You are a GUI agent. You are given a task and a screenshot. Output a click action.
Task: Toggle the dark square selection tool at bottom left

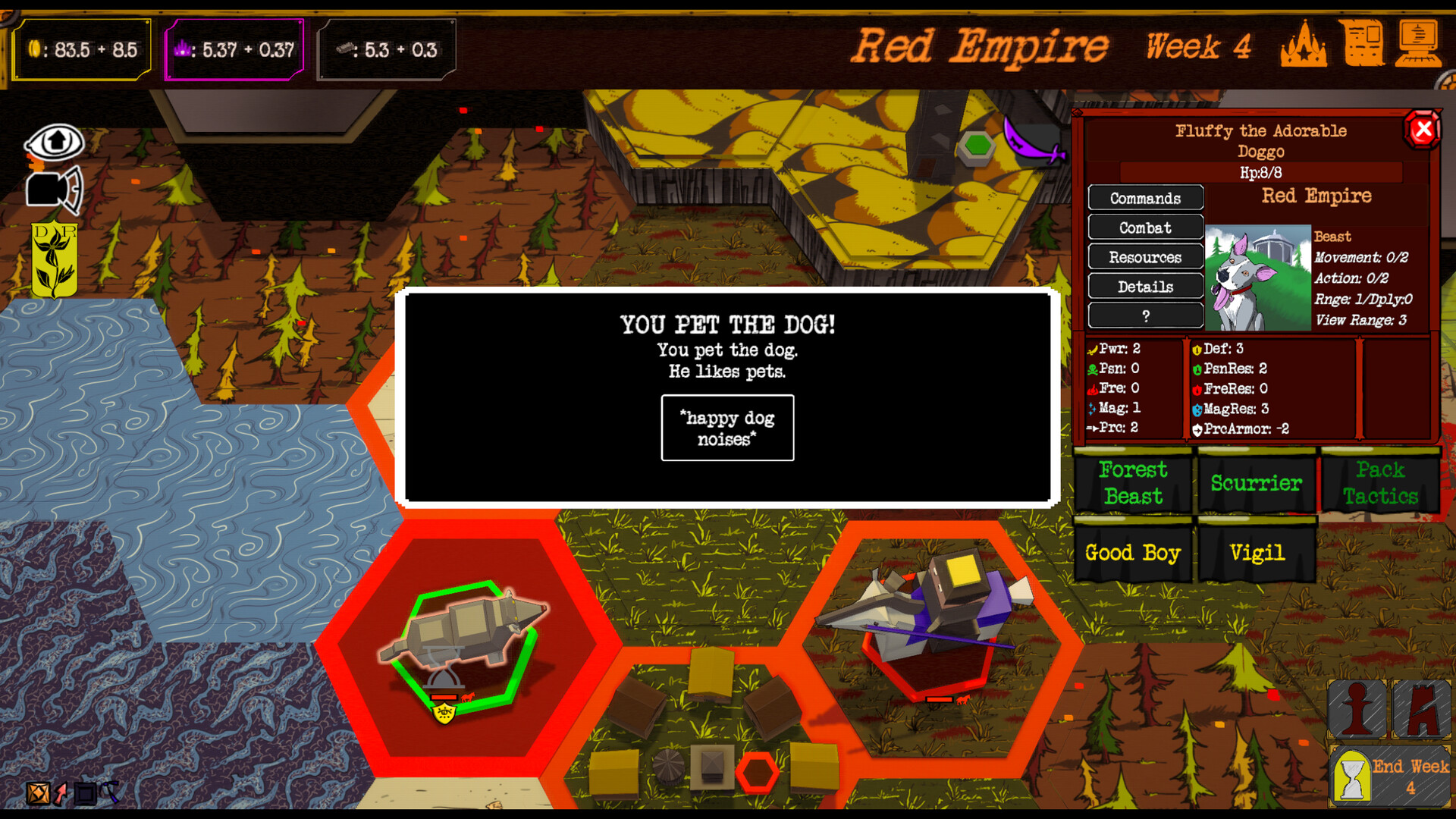pos(85,793)
